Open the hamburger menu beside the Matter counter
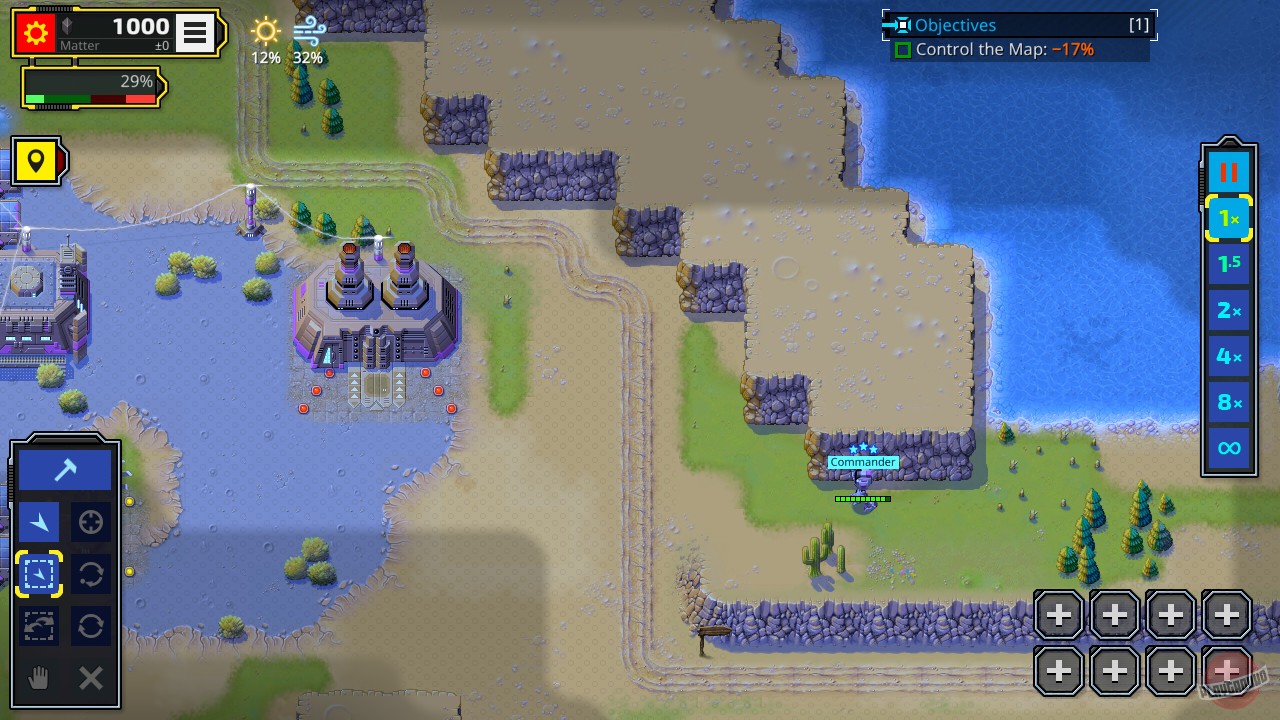The height and width of the screenshot is (720, 1280). pos(194,32)
